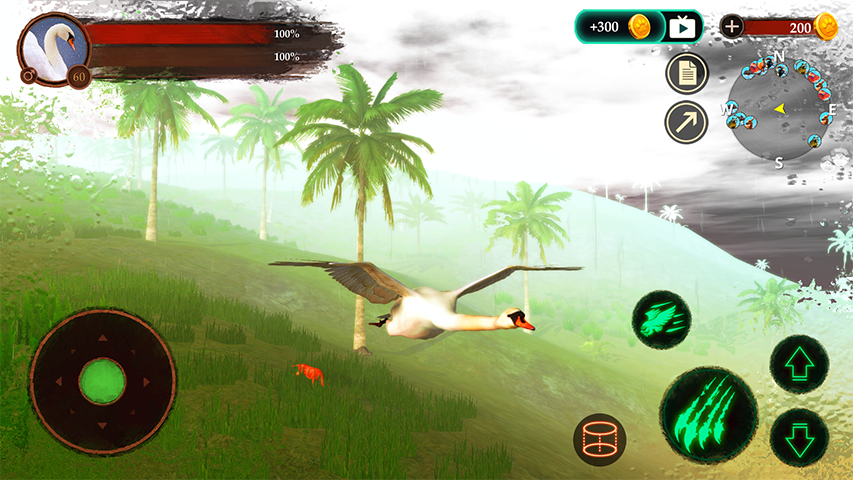Use the small dash claw ability
853x480 pixels.
[661, 320]
